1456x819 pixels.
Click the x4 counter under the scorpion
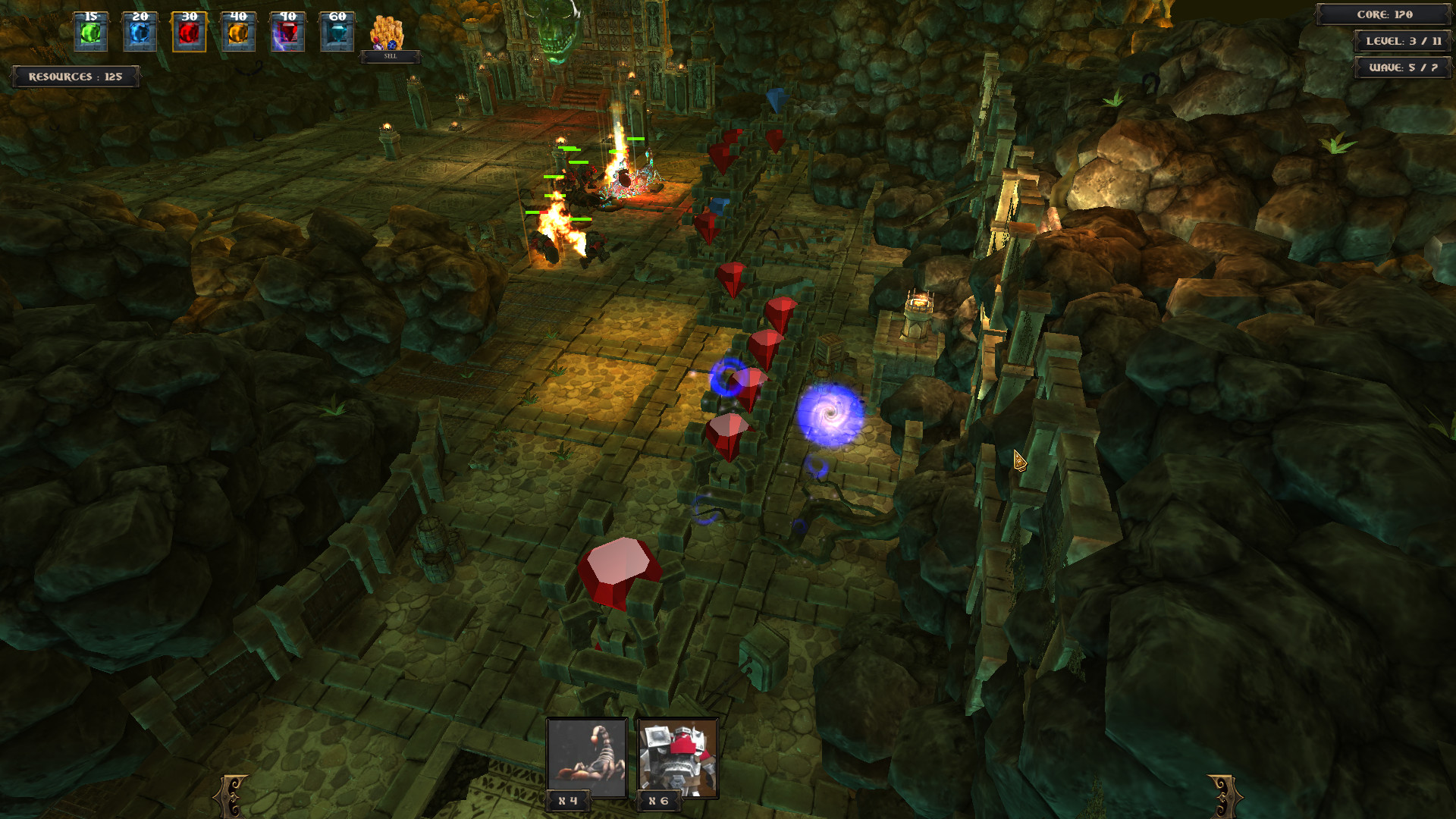click(569, 800)
